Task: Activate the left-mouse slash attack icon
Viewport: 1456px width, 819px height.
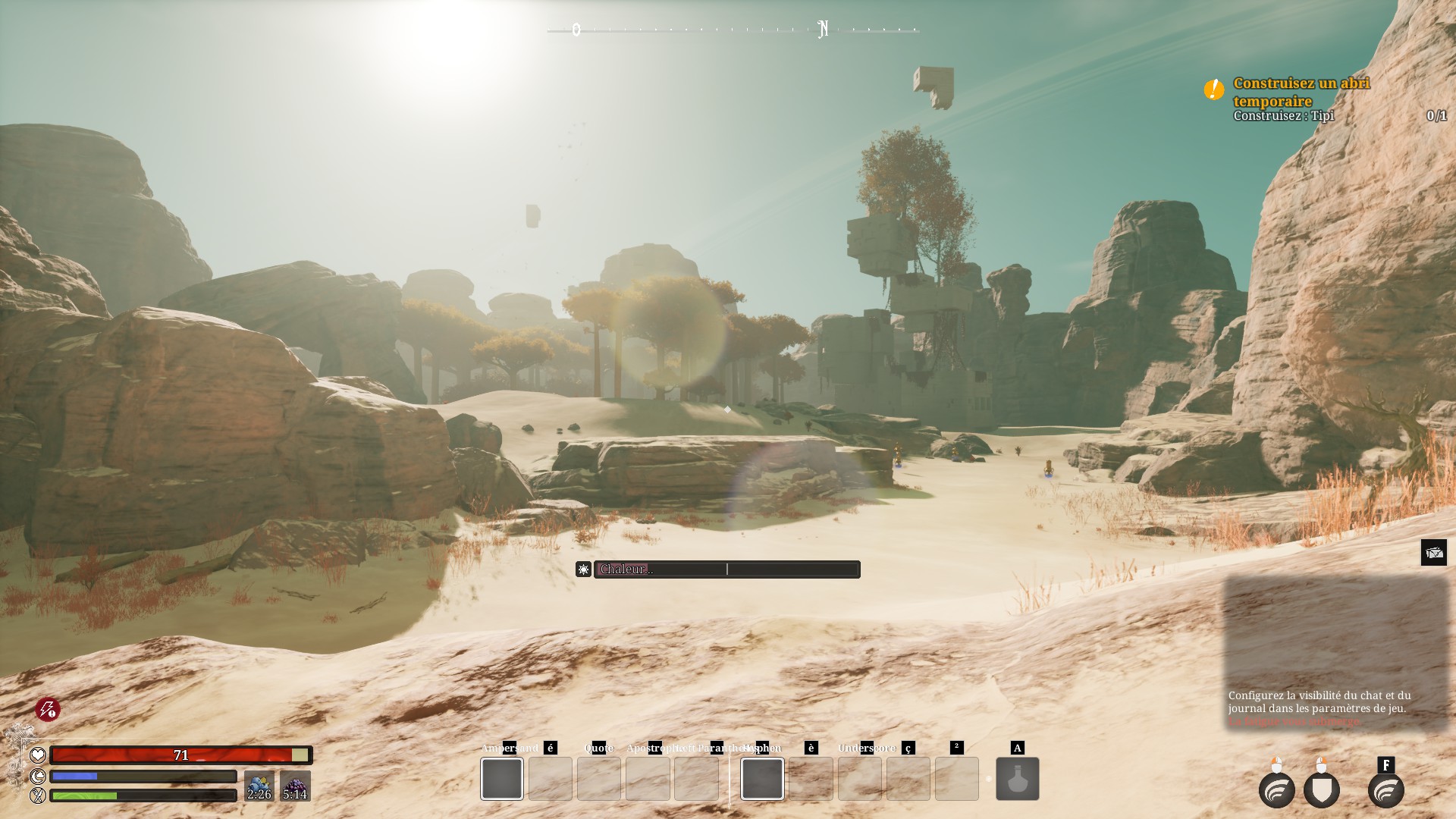Action: pos(1276,790)
